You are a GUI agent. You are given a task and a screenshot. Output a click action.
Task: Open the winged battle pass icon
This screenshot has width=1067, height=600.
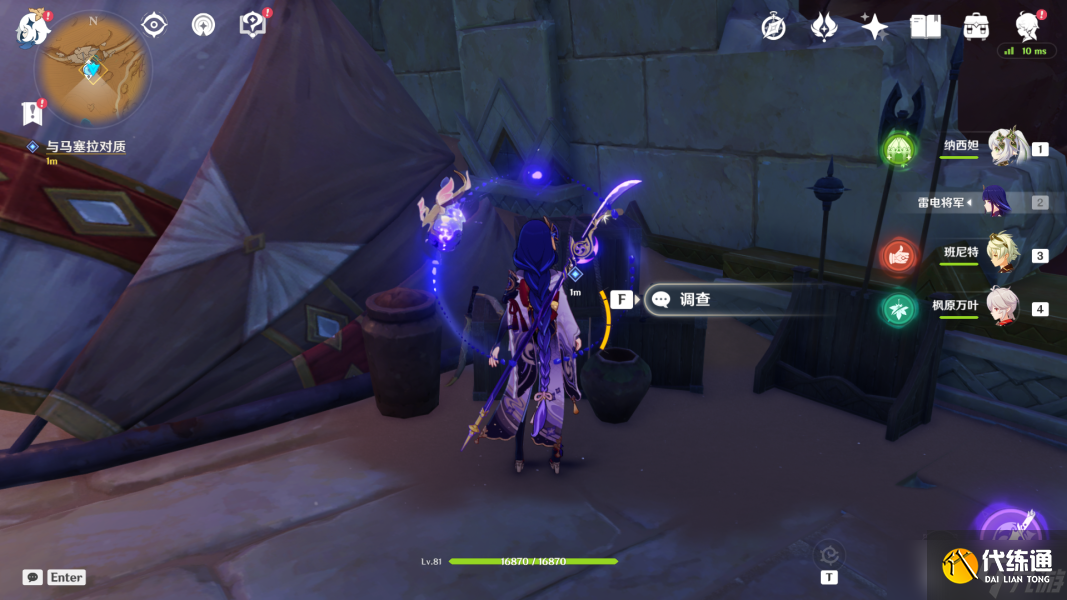(823, 27)
